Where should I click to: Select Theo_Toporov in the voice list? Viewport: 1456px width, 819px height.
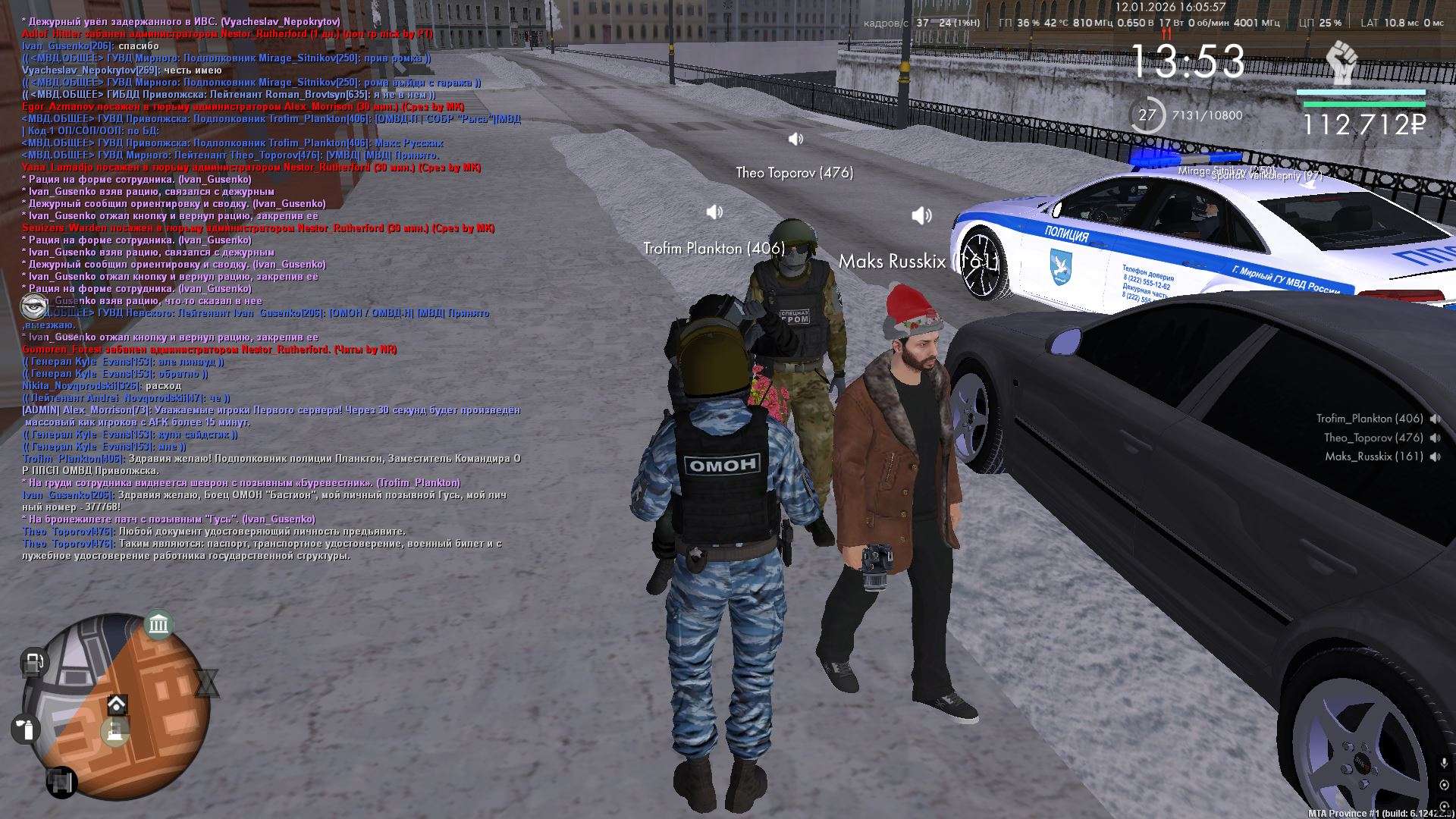[1373, 438]
